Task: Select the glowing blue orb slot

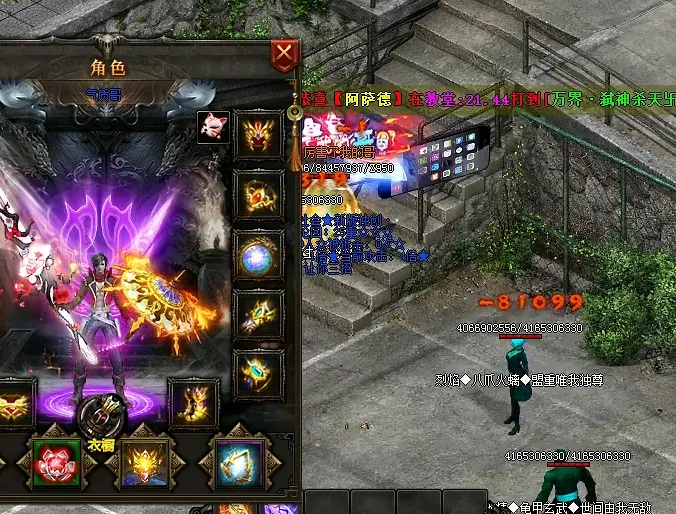Action: point(258,255)
